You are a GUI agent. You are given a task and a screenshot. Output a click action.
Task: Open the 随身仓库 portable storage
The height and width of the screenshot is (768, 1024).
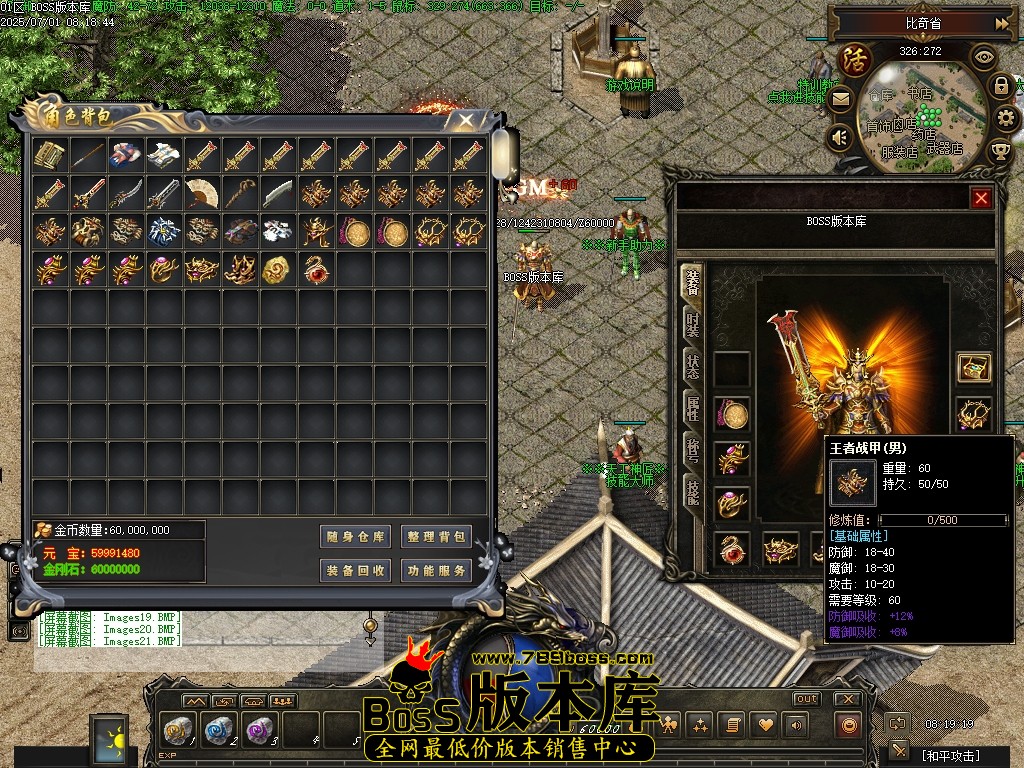click(x=355, y=537)
